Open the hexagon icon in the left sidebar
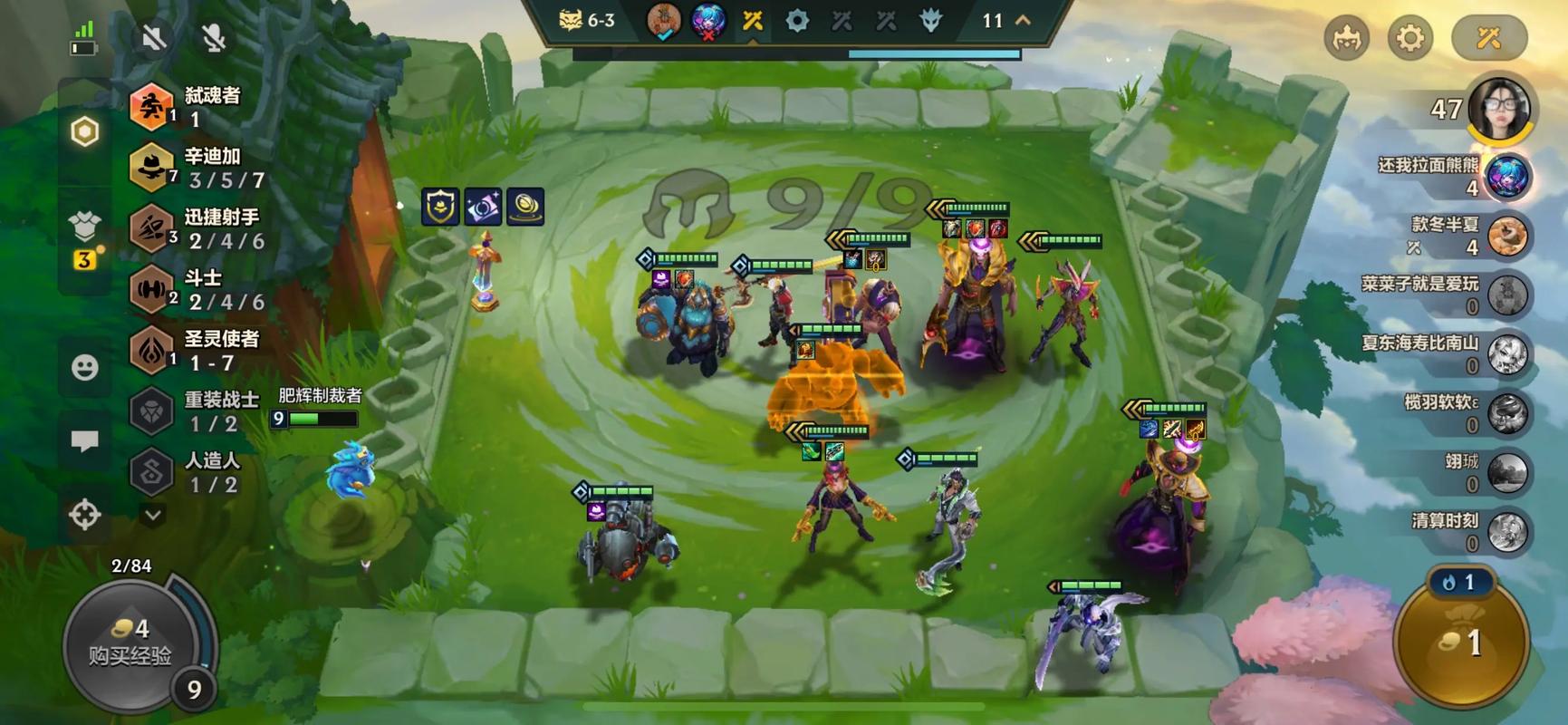This screenshot has height=725, width=1568. (x=85, y=132)
